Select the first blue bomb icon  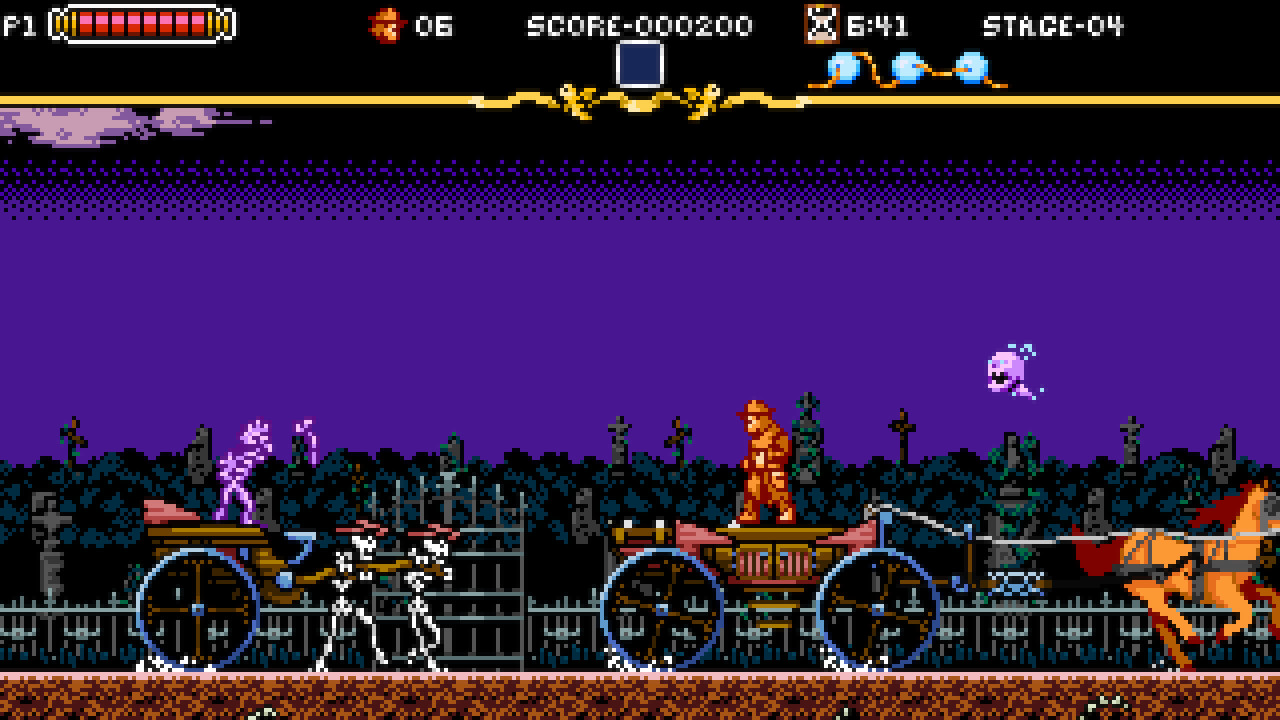pos(845,65)
